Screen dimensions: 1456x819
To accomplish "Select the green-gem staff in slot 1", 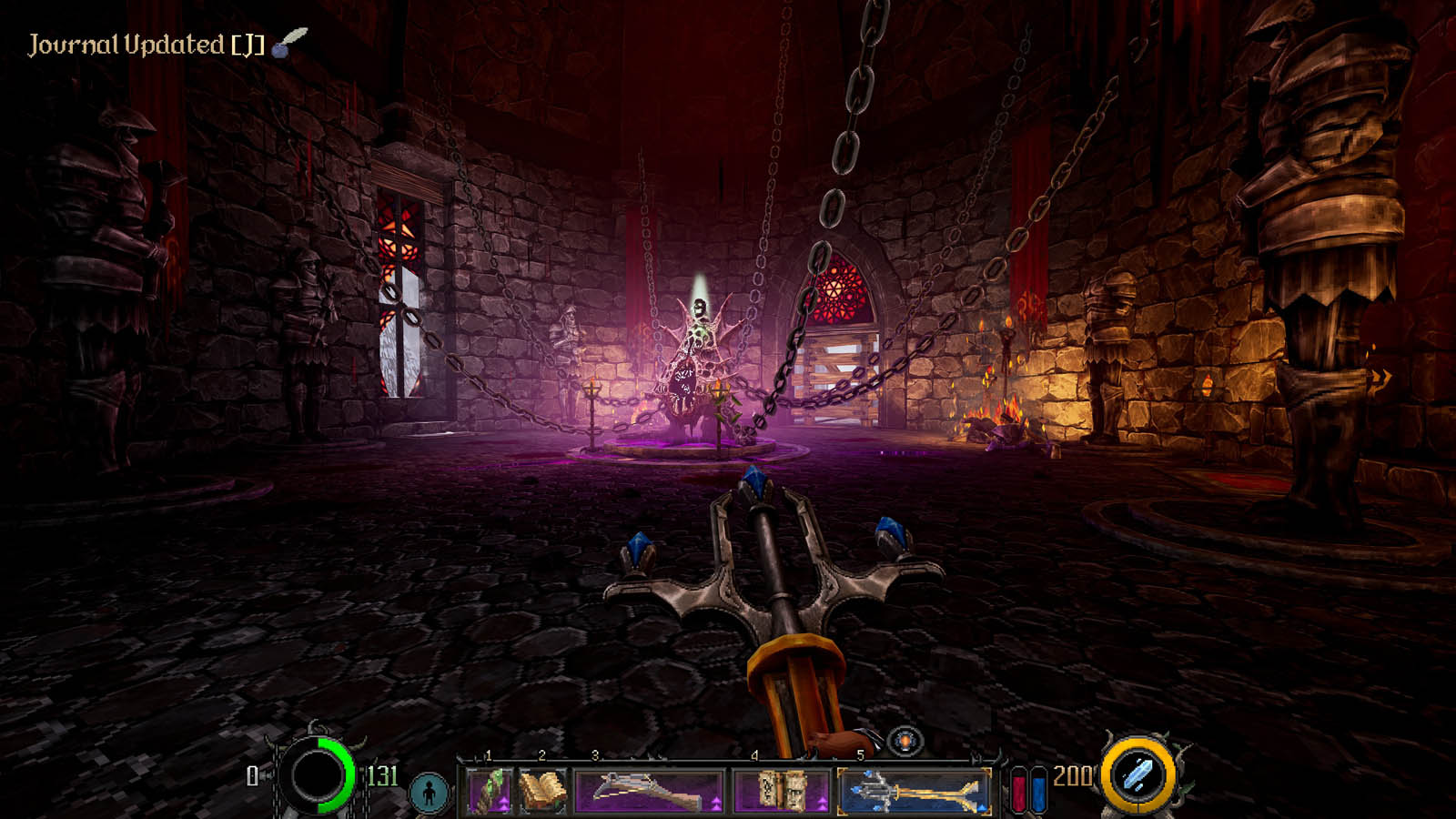I will 490,789.
